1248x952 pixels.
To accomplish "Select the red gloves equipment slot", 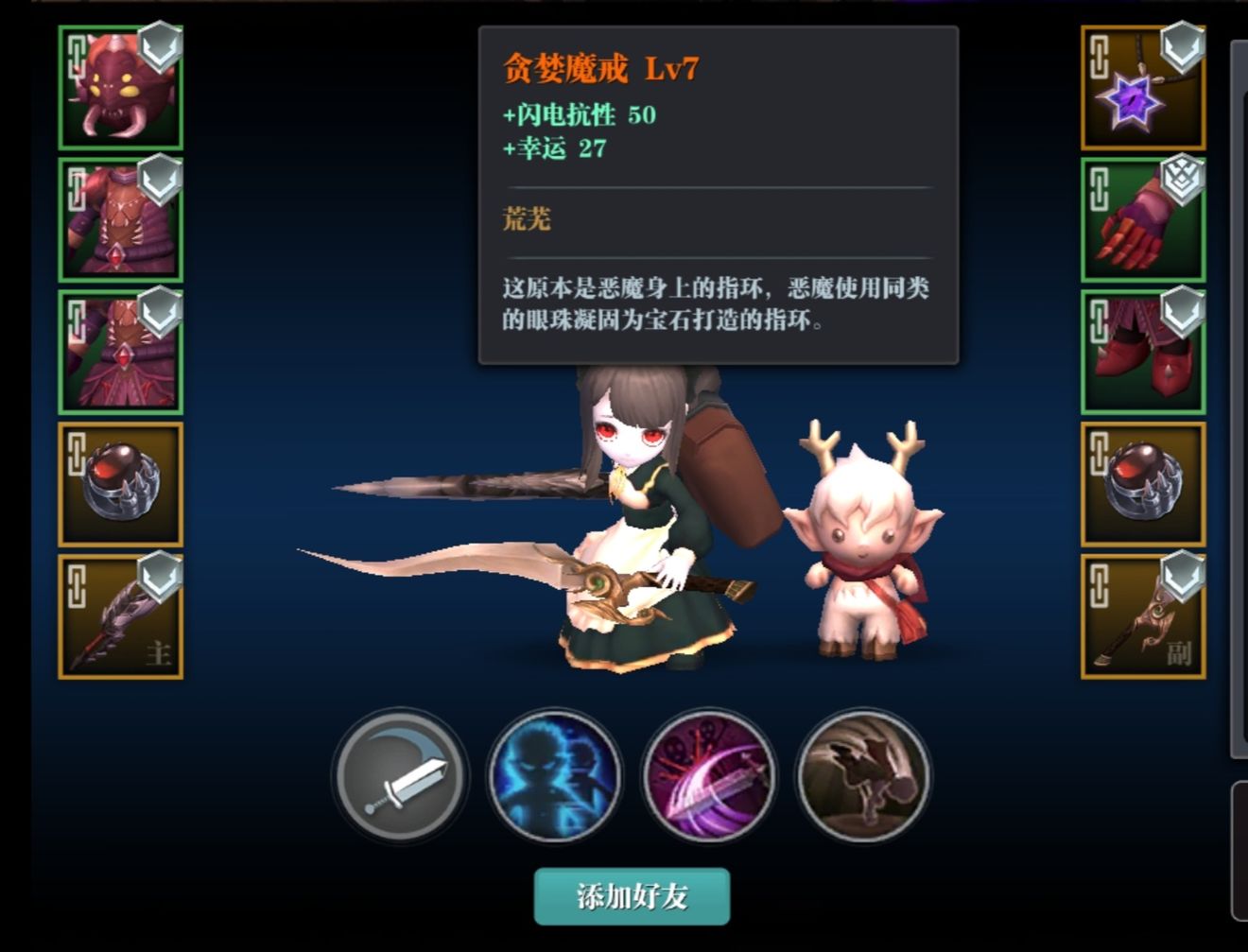I will pyautogui.click(x=1141, y=219).
